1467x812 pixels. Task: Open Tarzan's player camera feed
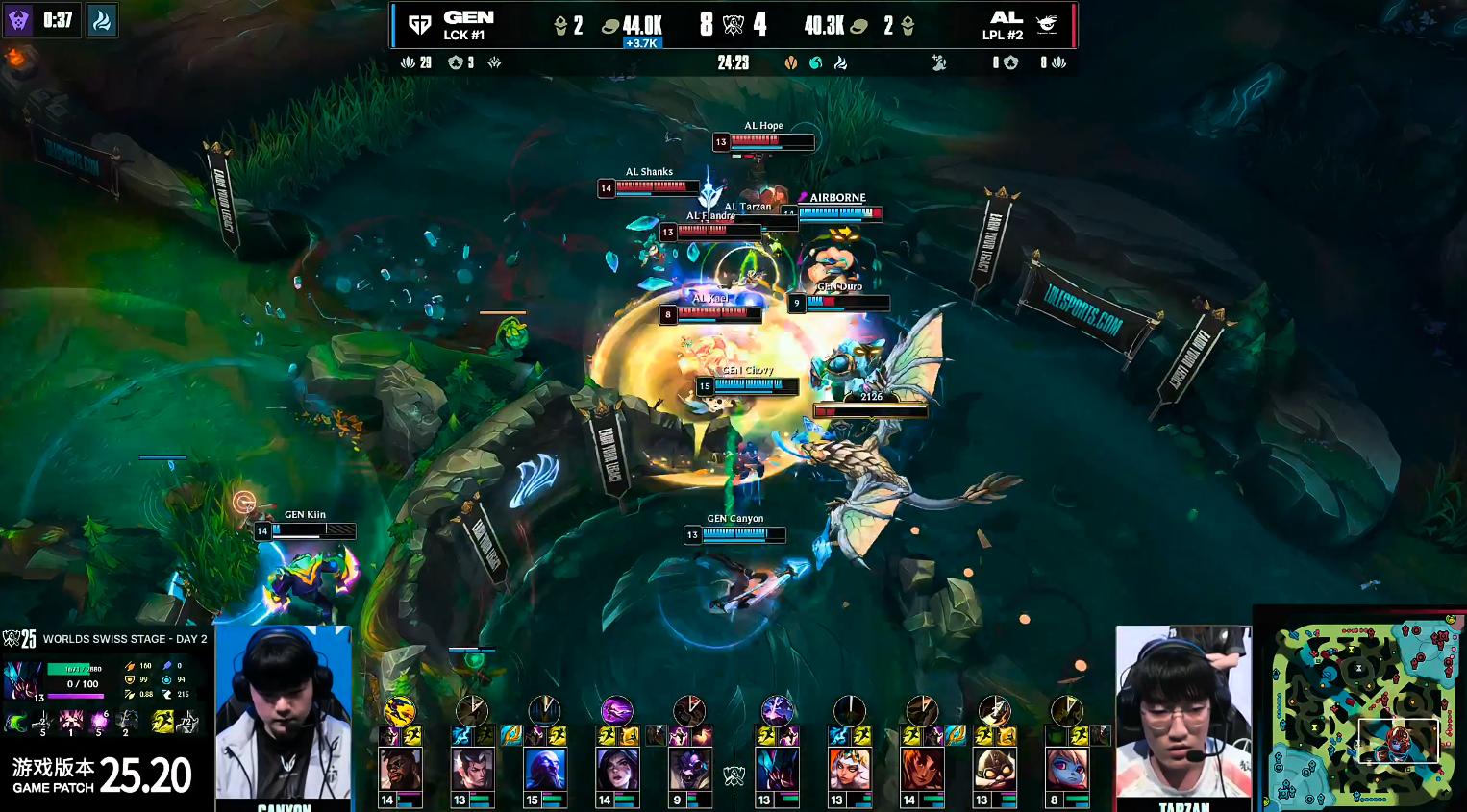pos(1183,711)
